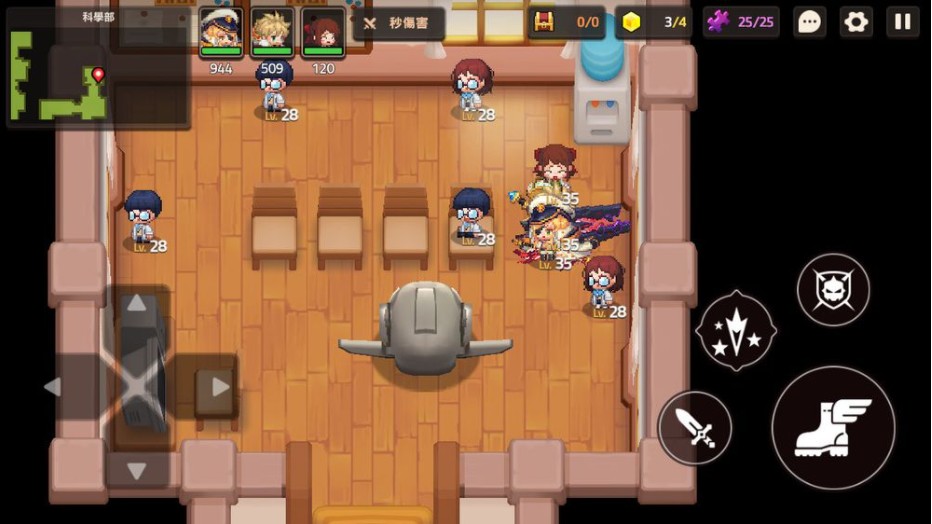This screenshot has width=932, height=524.
Task: Open the gear settings menu
Action: tap(856, 22)
